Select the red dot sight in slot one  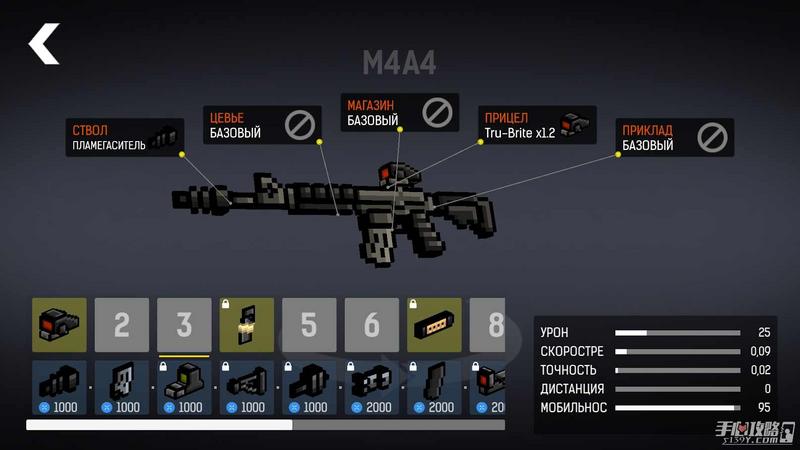(x=59, y=324)
